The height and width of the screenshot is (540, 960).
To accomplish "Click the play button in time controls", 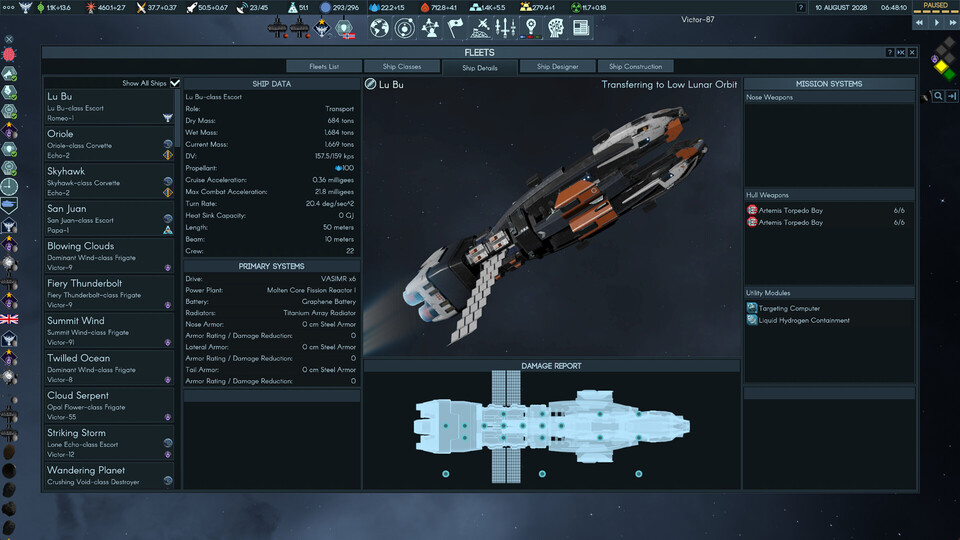I will pyautogui.click(x=936, y=21).
